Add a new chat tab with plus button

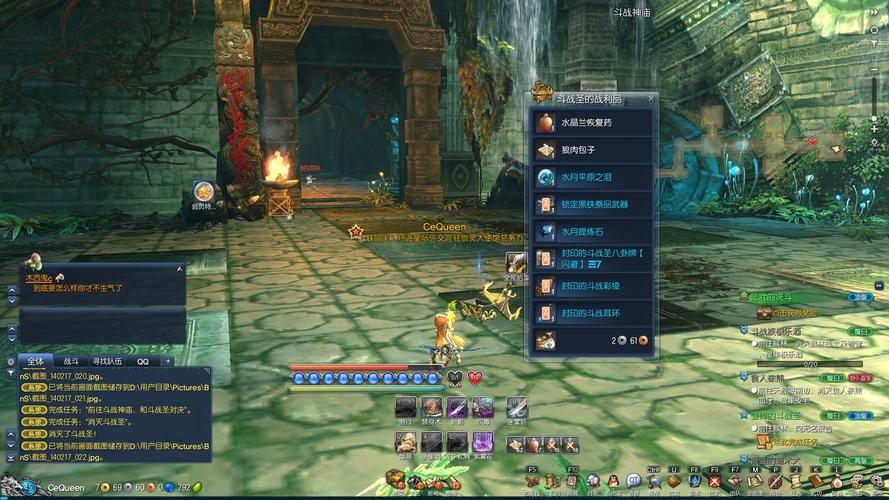pyautogui.click(x=168, y=361)
